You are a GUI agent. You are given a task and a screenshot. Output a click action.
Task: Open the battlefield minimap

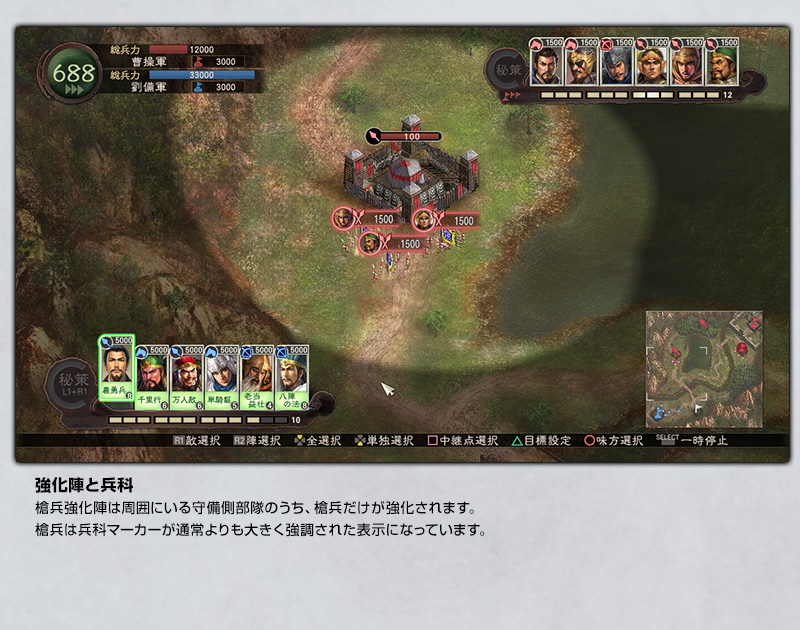(x=703, y=366)
